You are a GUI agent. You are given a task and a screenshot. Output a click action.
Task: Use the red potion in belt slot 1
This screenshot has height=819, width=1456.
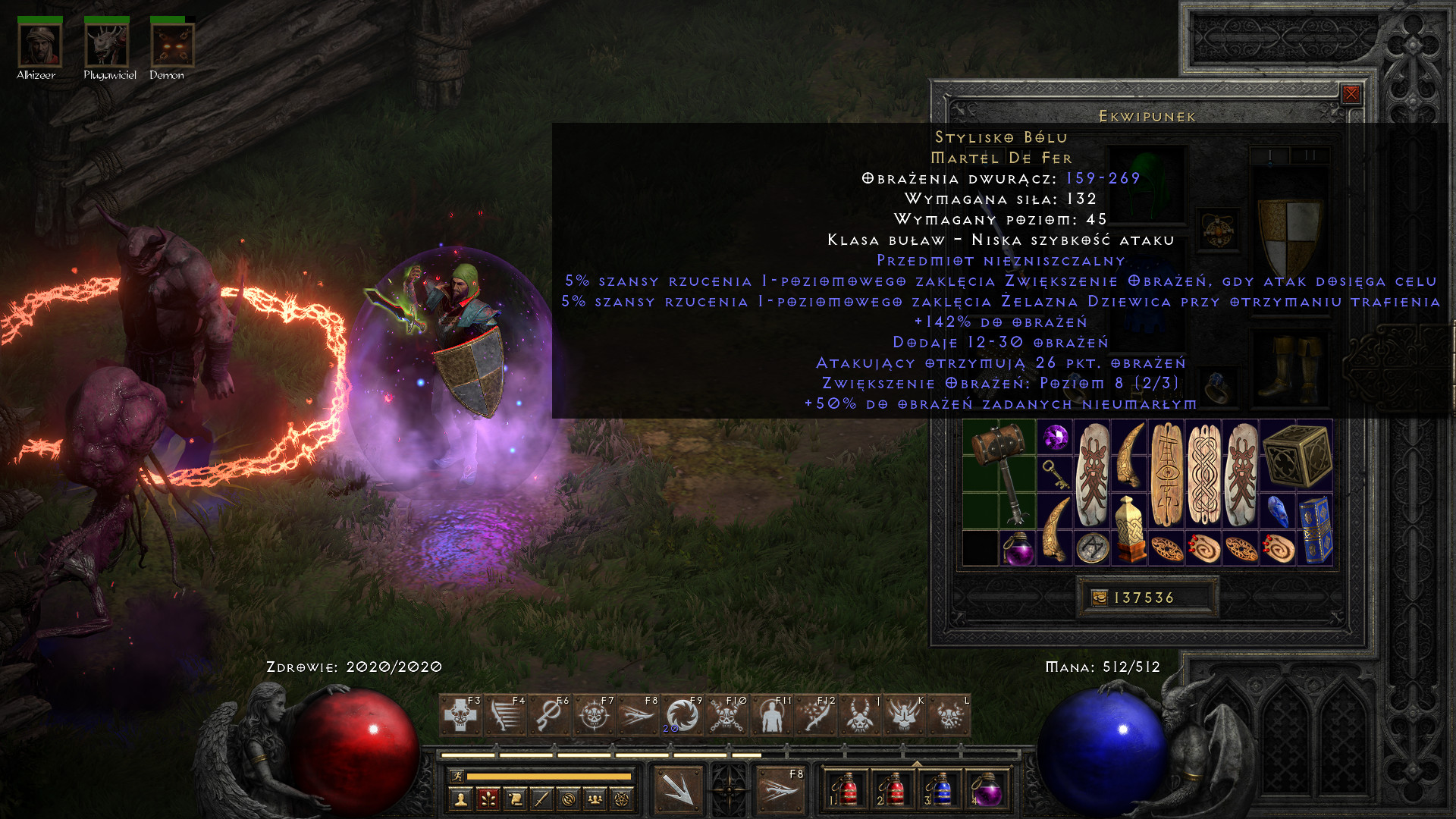(x=847, y=790)
